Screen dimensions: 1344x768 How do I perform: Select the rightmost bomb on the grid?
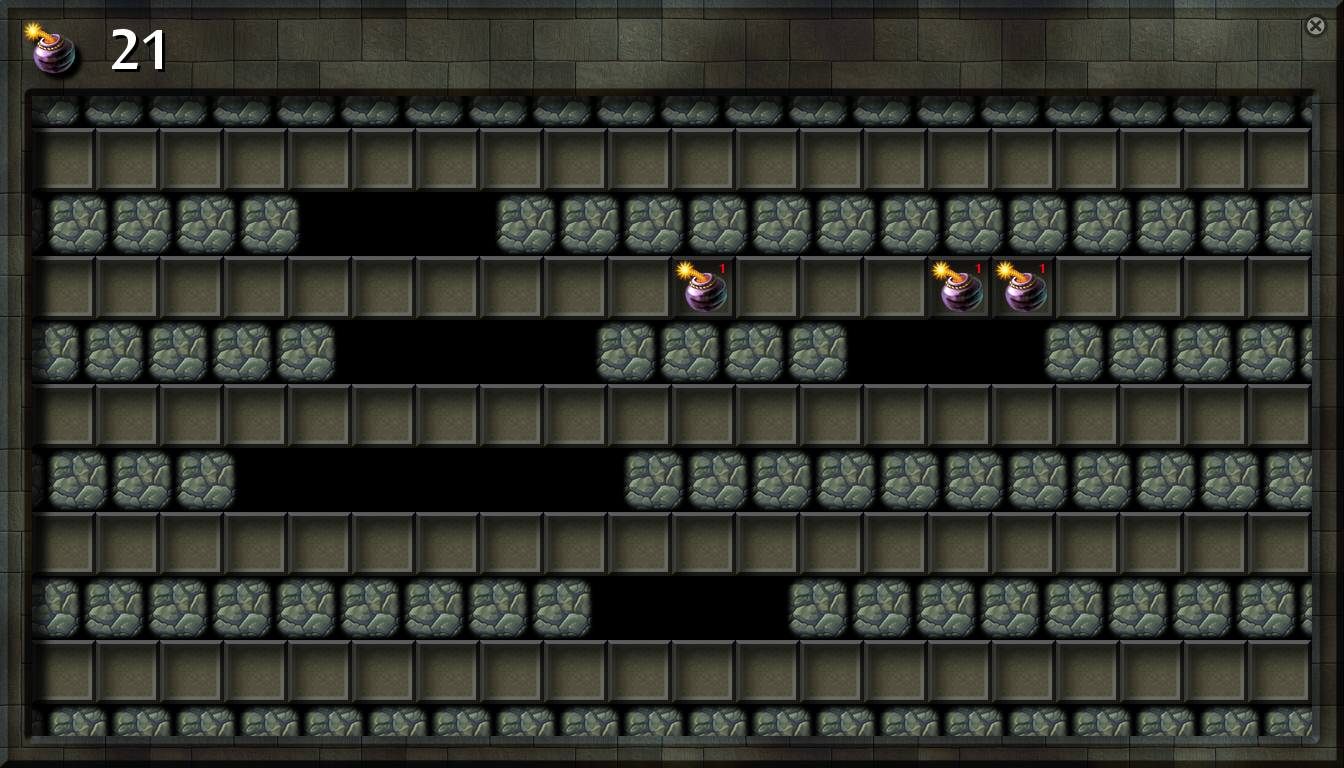pos(1022,290)
